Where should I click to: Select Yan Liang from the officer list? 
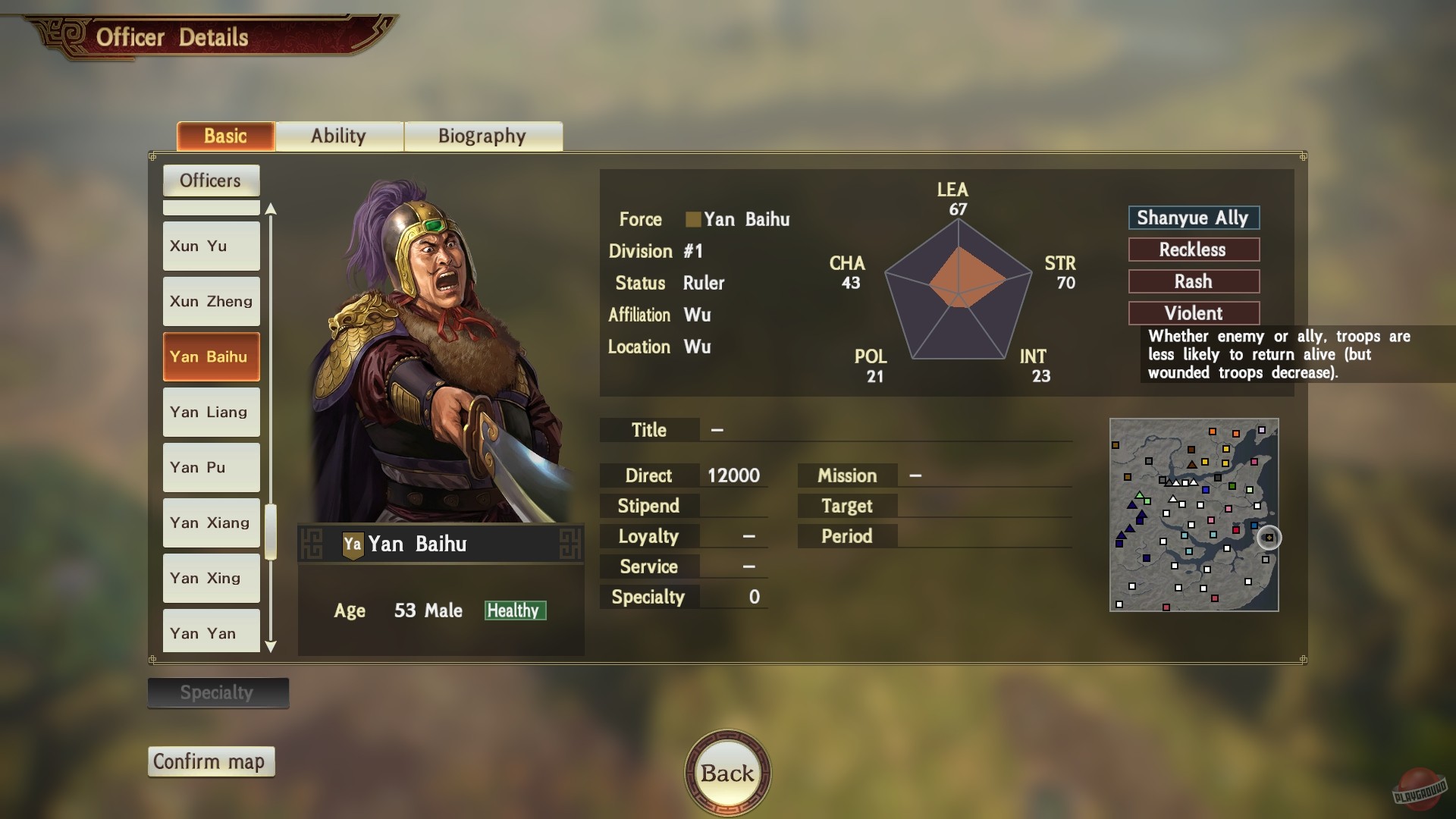pyautogui.click(x=211, y=412)
